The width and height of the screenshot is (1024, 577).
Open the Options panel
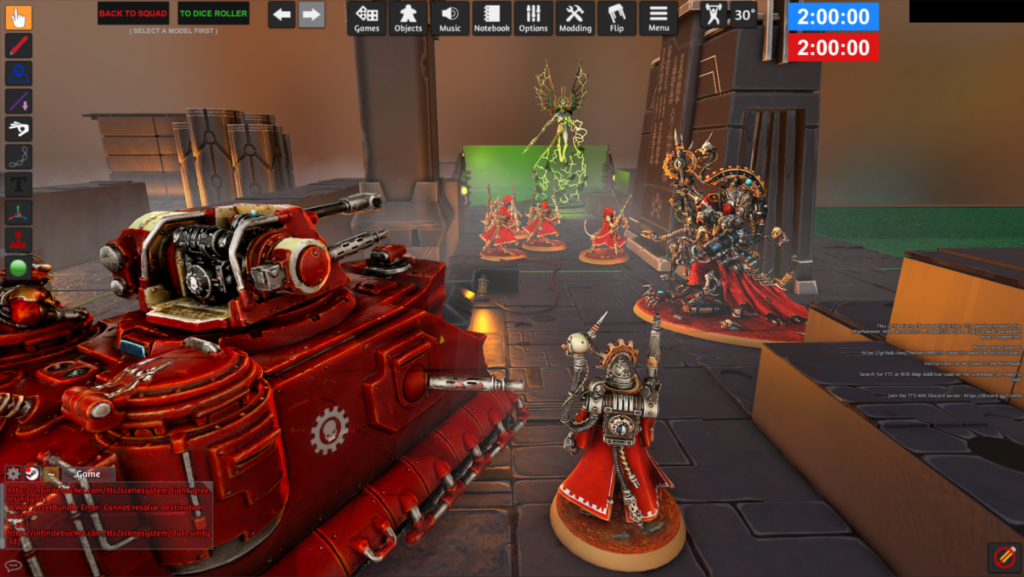(533, 18)
